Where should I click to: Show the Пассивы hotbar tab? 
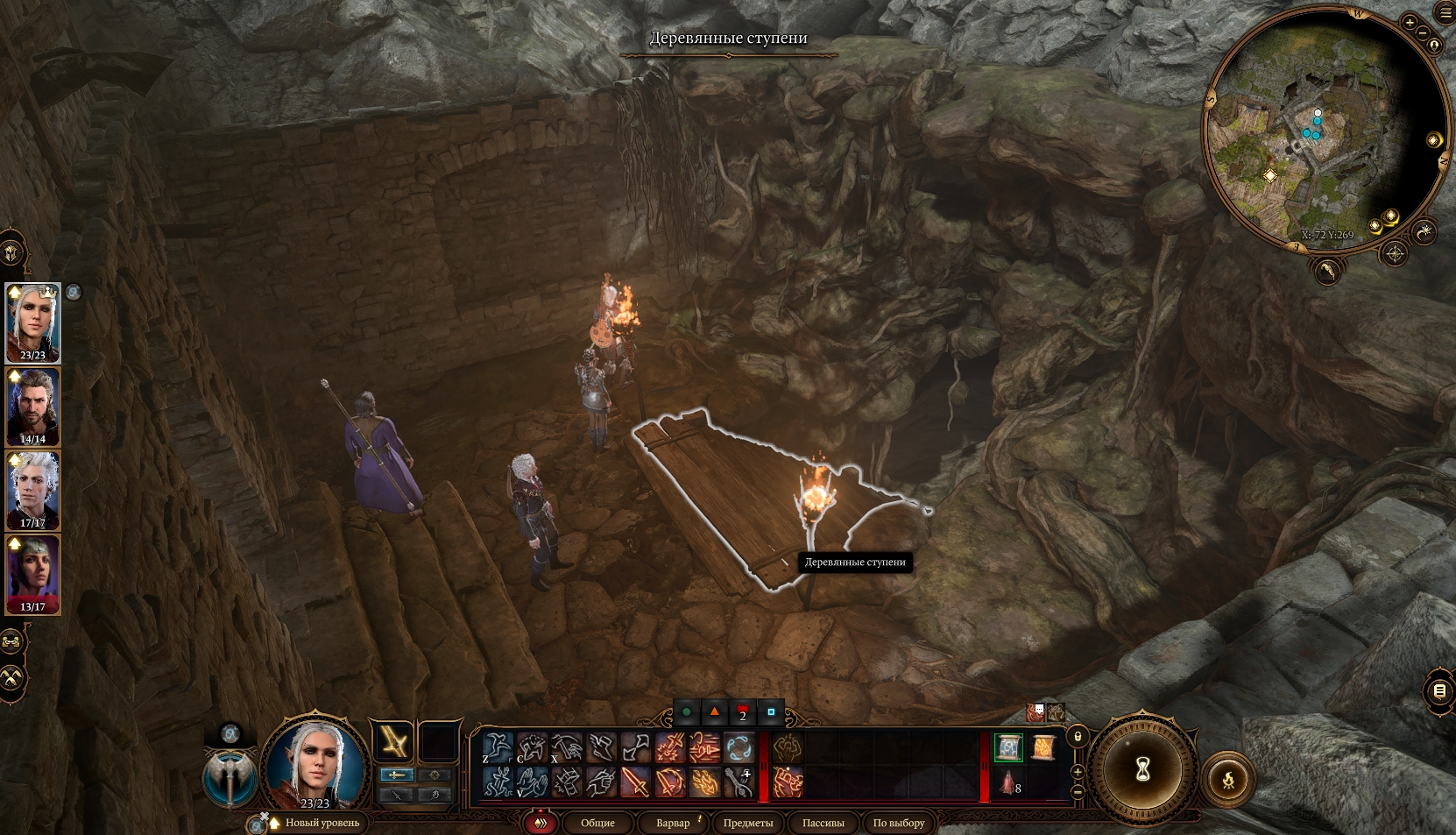point(823,823)
